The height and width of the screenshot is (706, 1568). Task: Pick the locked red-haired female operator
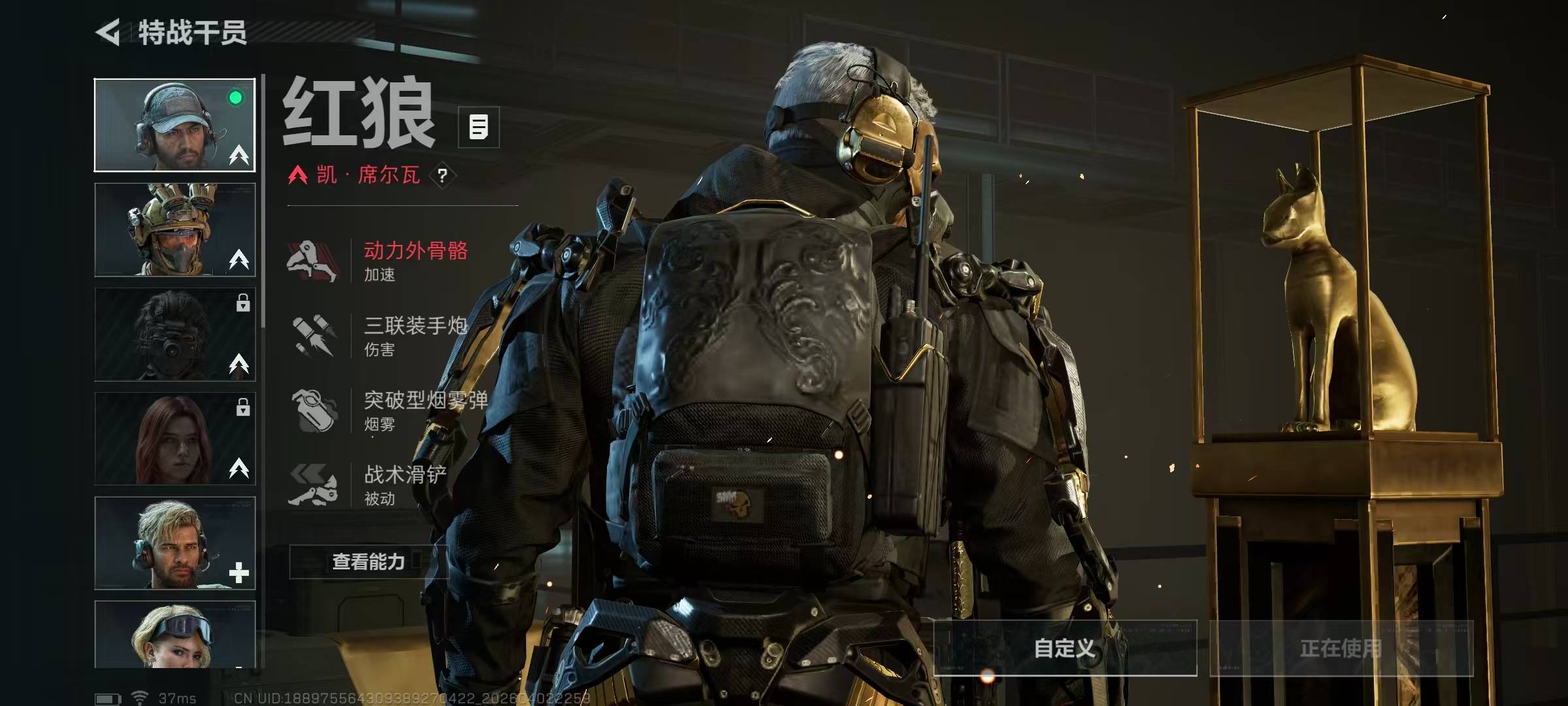point(175,439)
